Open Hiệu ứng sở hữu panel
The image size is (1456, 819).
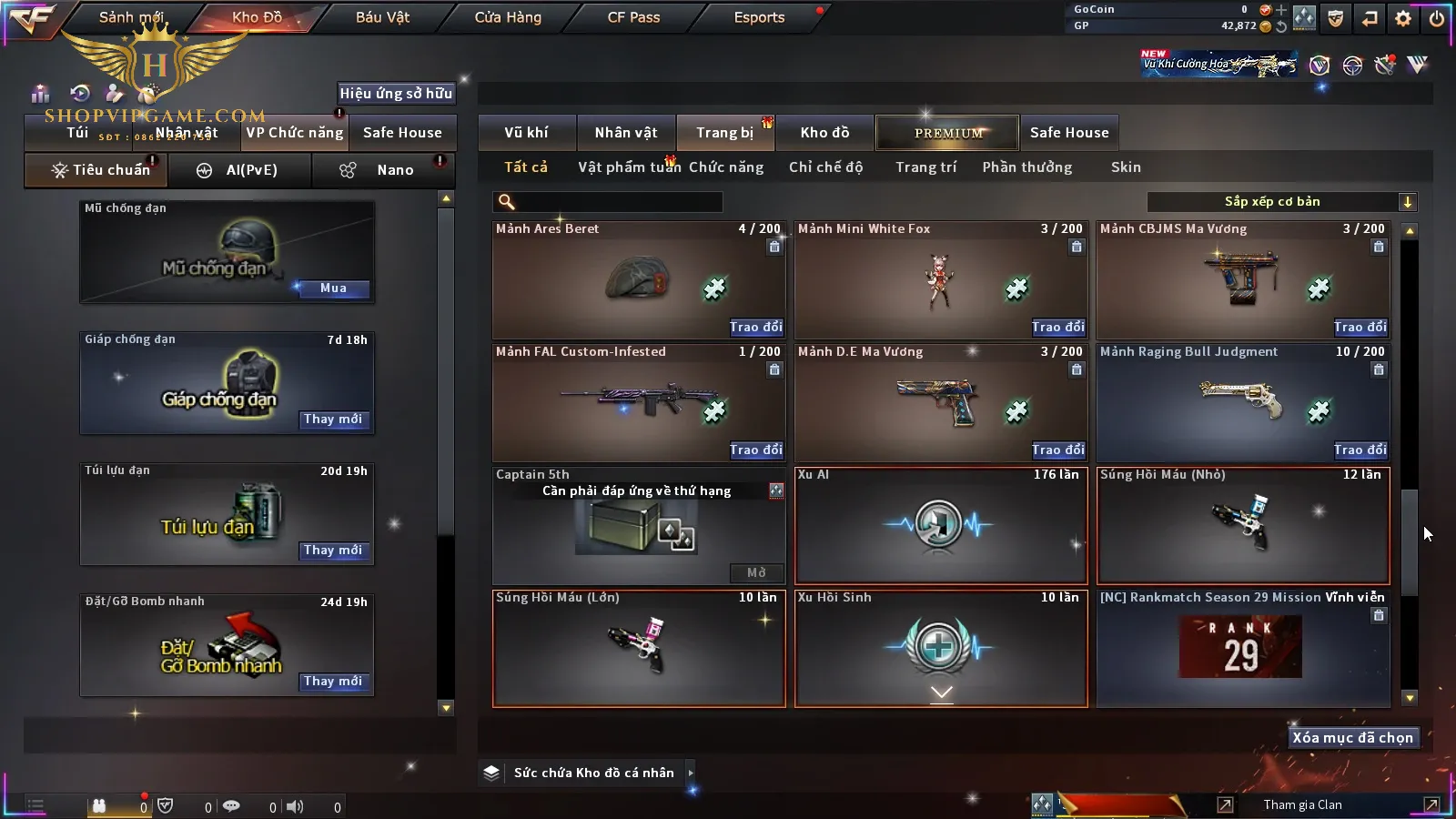(396, 93)
